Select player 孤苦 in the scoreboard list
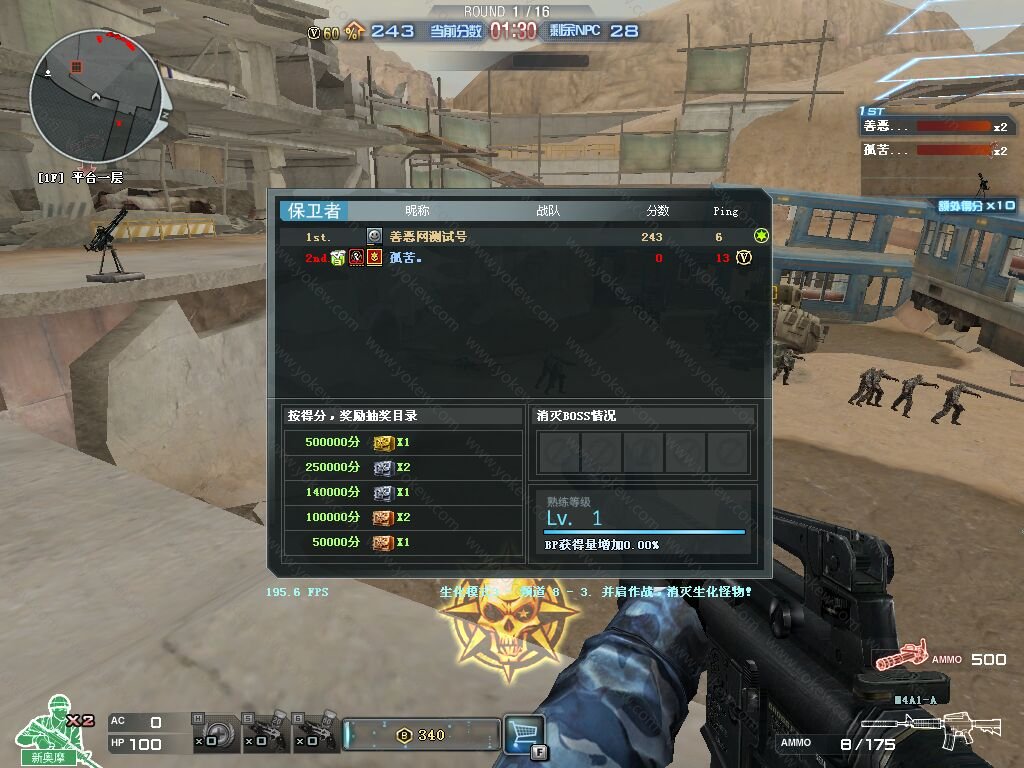 tap(405, 258)
